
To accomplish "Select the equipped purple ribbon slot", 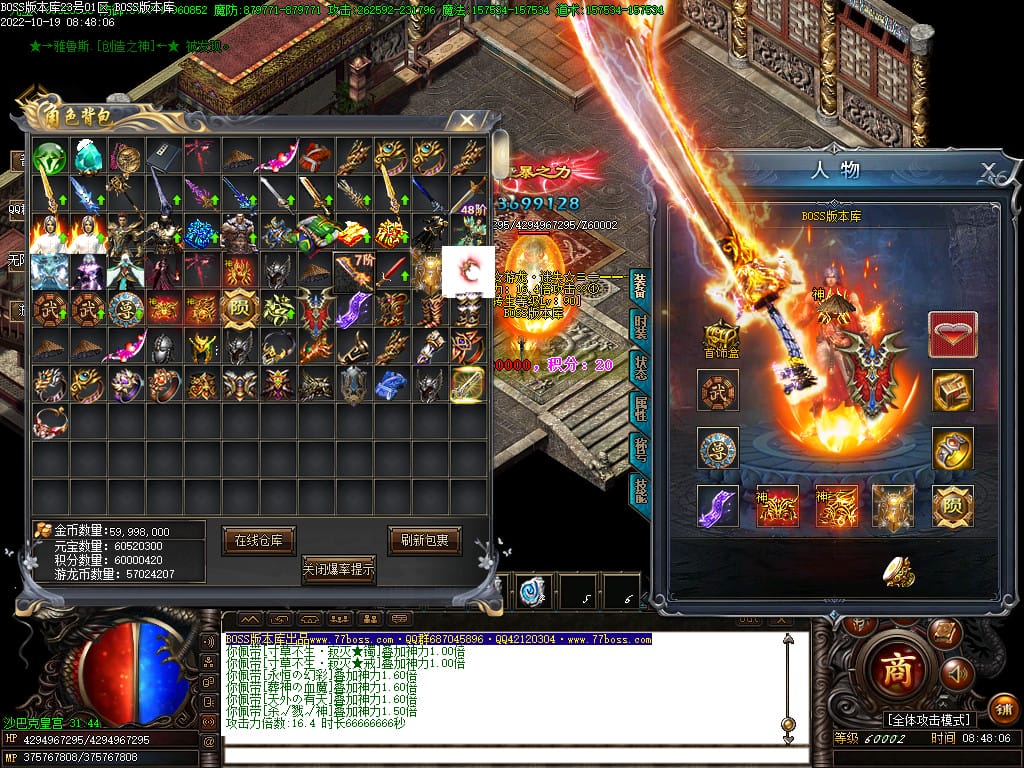I will (718, 507).
